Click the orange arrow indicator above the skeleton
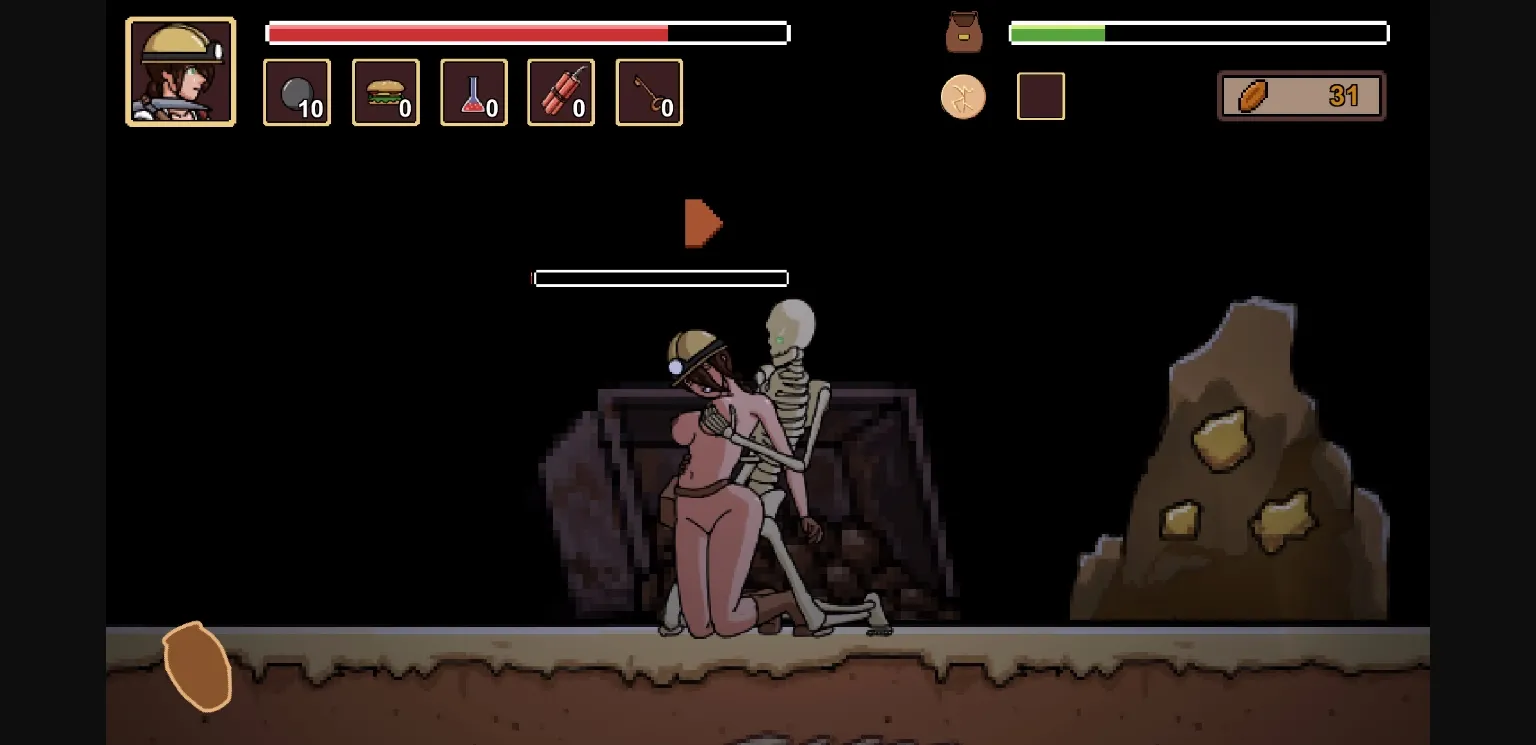Screen dimensions: 1536x745 [x=701, y=221]
